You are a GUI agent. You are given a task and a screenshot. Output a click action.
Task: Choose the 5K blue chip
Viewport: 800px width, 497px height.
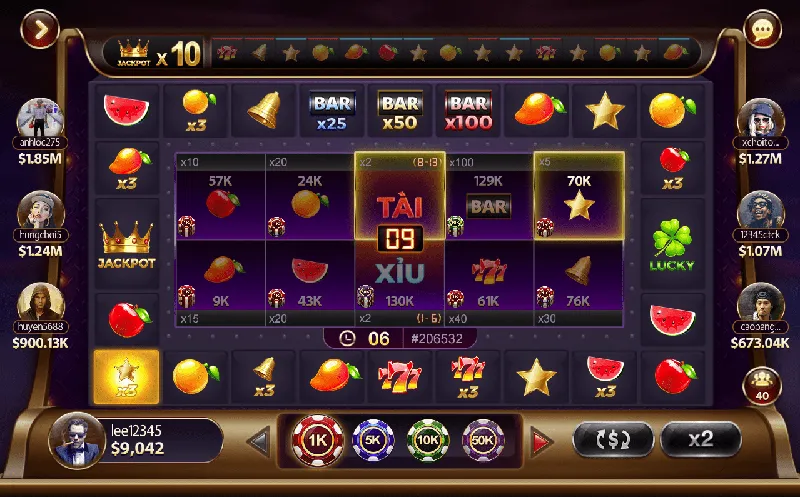click(375, 439)
